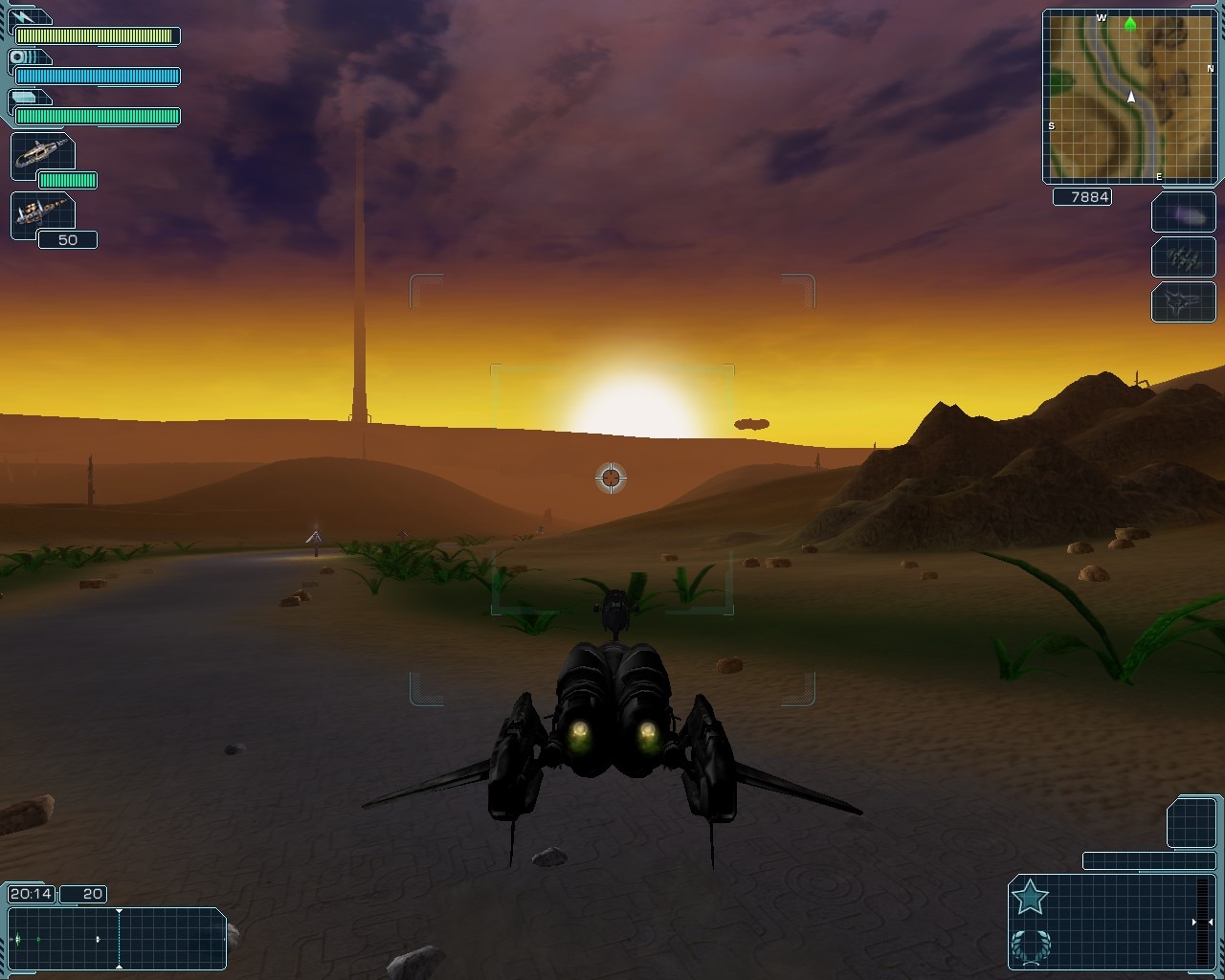1225x980 pixels.
Task: Click the purple glow ability slot
Action: [1183, 212]
